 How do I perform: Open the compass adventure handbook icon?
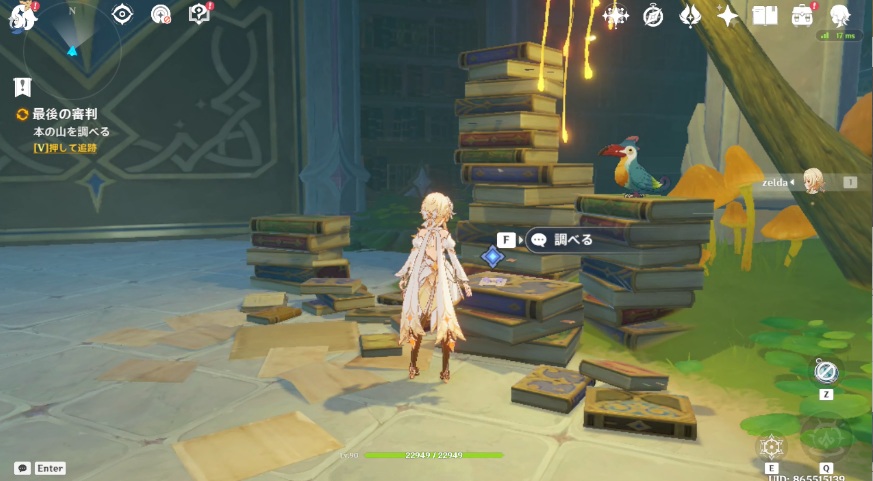click(x=653, y=15)
